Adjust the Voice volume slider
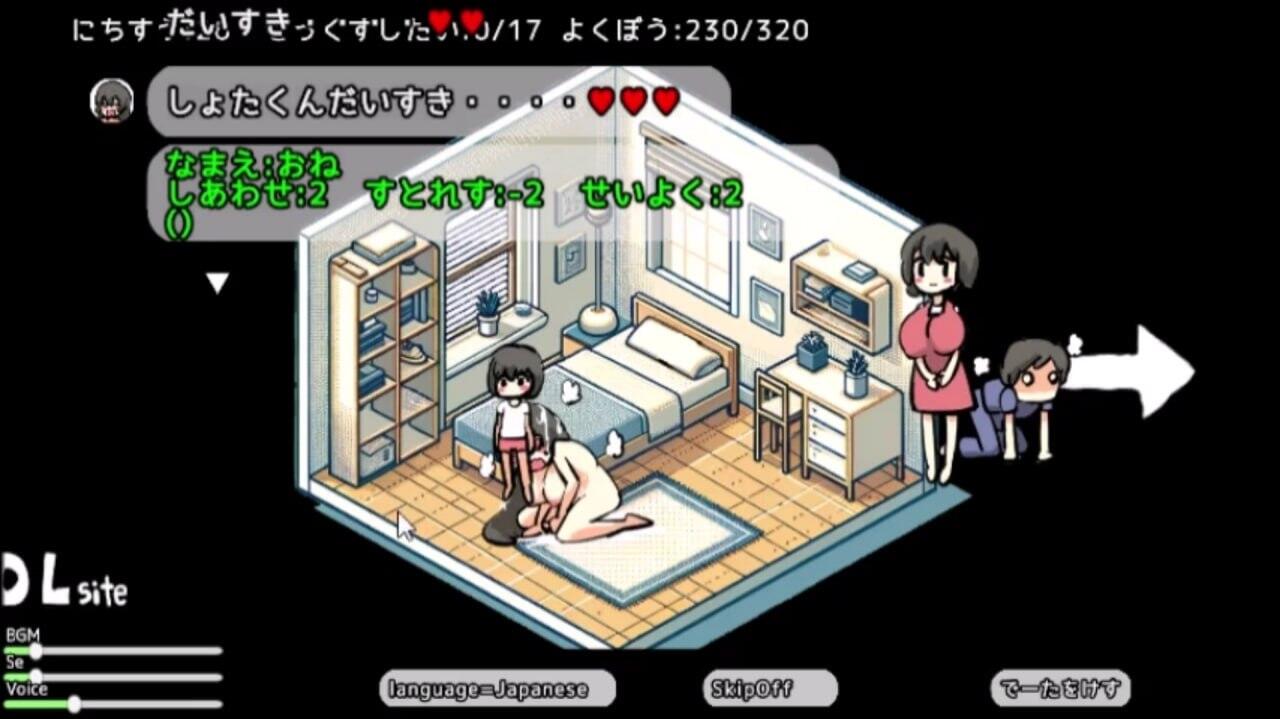The width and height of the screenshot is (1280, 719). point(74,704)
